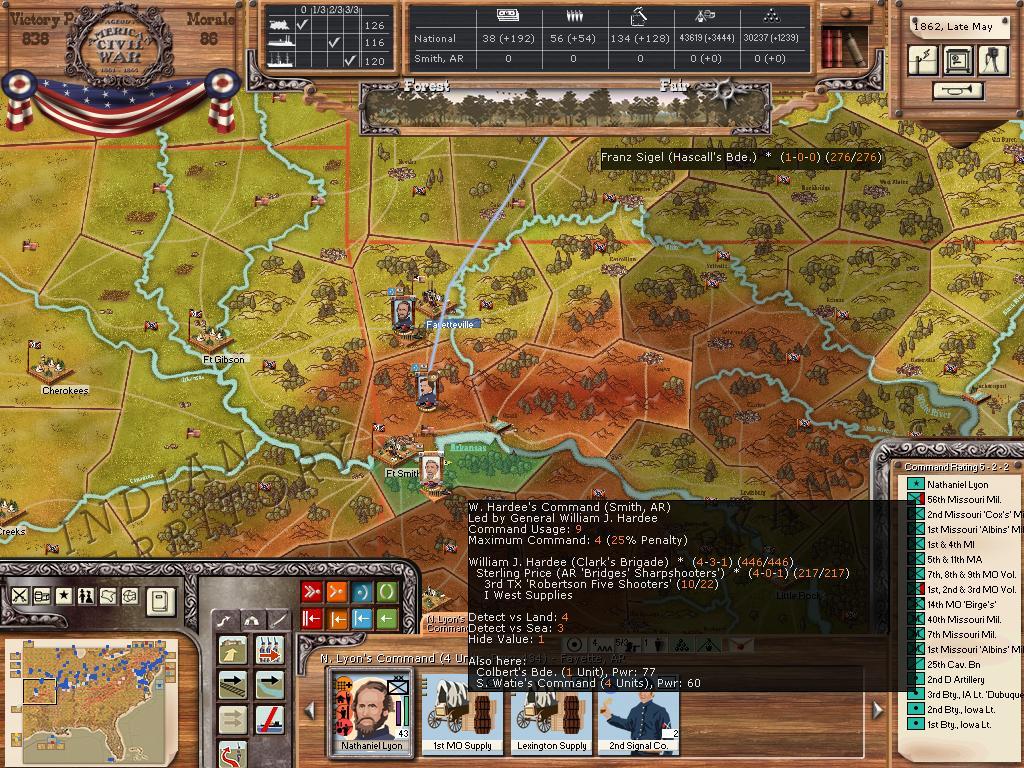
Task: Click the bugle end turn button
Action: coord(958,91)
